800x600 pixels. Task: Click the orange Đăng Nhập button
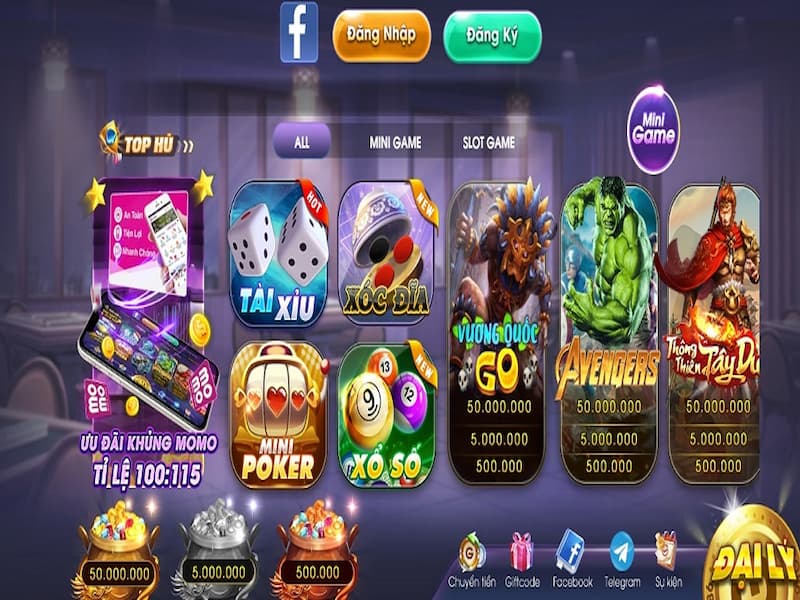[381, 36]
